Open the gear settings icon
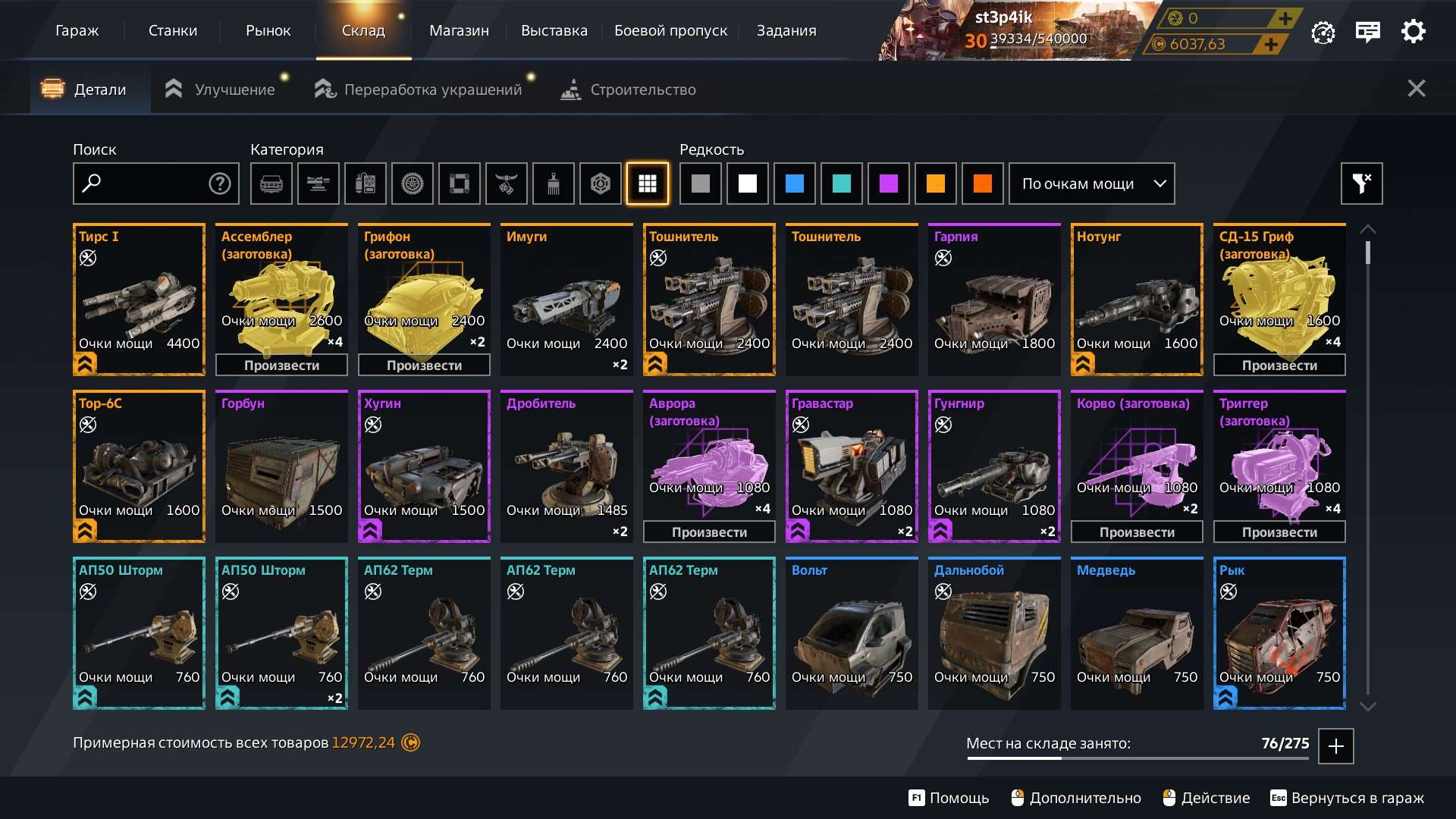Viewport: 1456px width, 819px height. (1413, 32)
